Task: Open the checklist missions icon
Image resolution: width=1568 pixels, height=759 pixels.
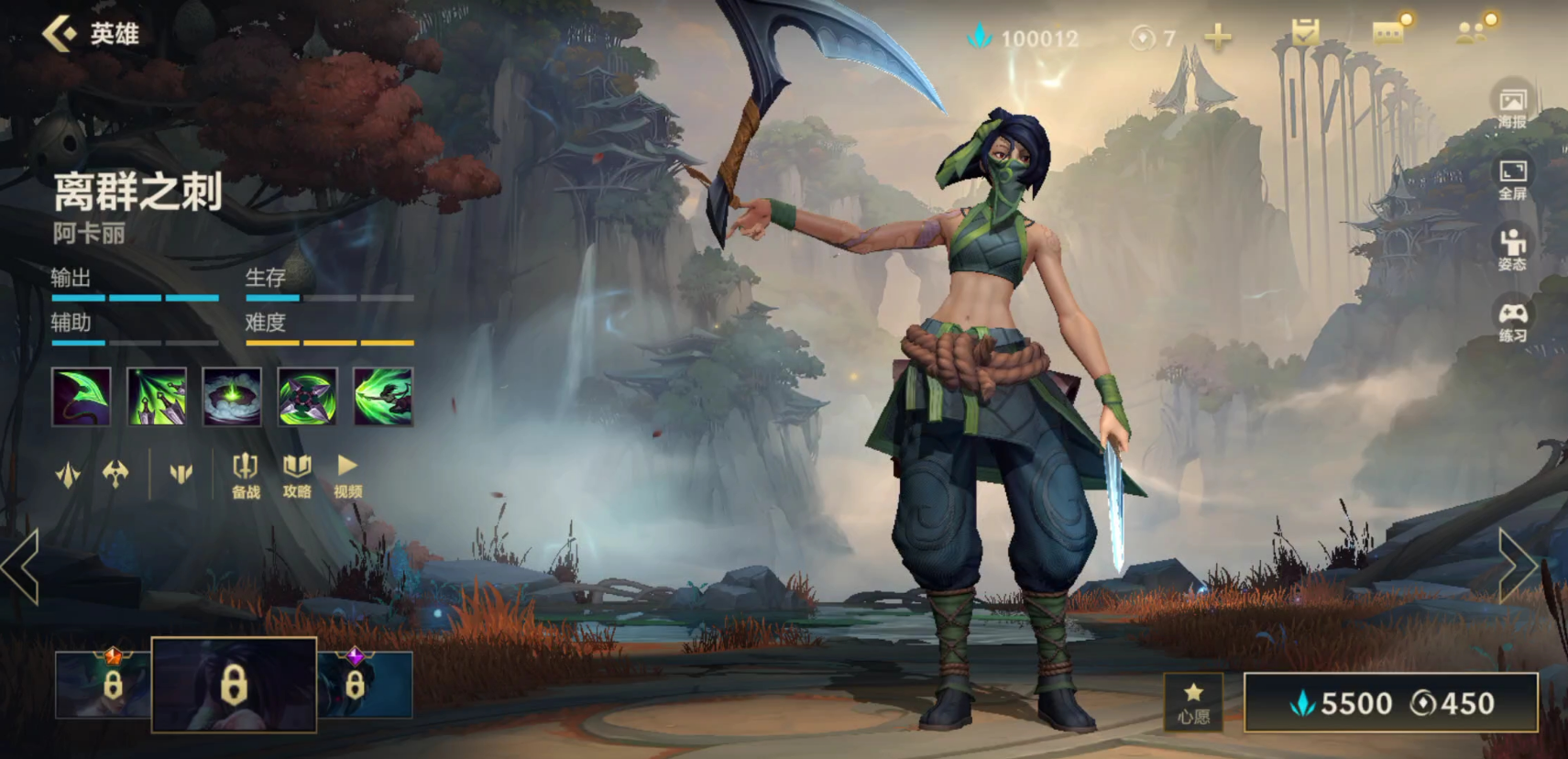Action: (x=1305, y=34)
